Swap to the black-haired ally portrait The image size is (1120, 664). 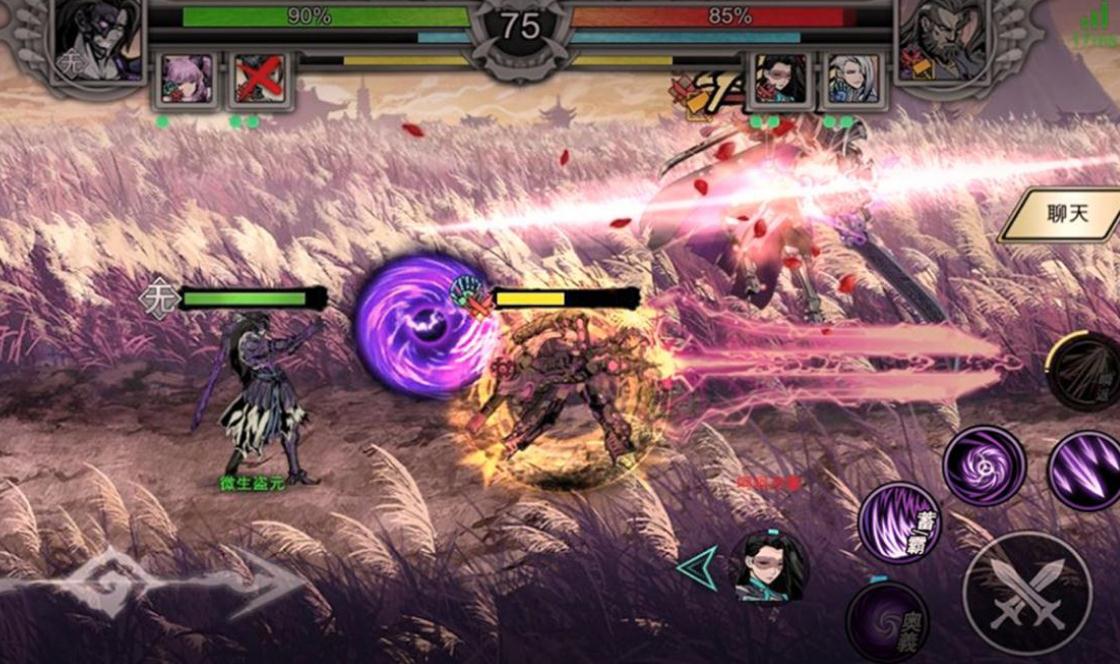coord(768,567)
